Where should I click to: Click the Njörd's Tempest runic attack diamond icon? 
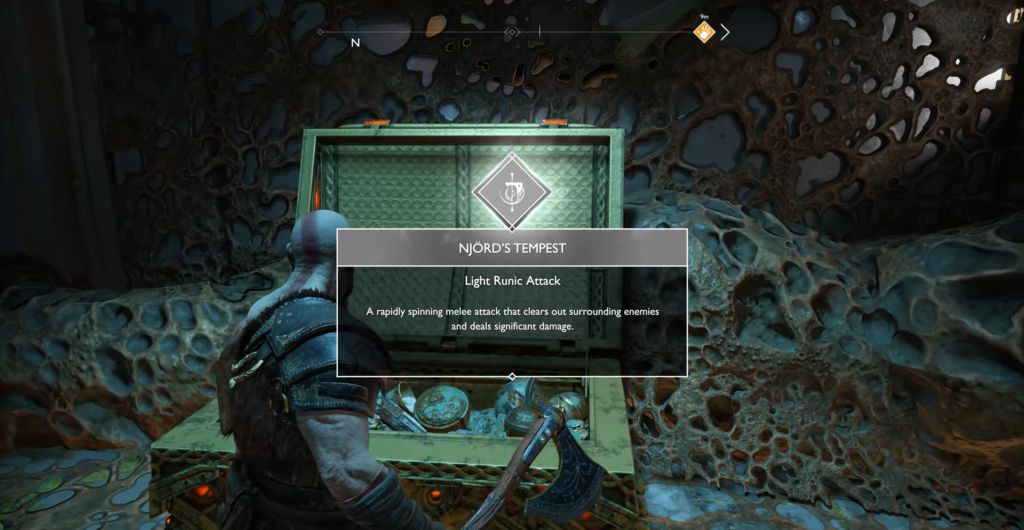coord(511,190)
